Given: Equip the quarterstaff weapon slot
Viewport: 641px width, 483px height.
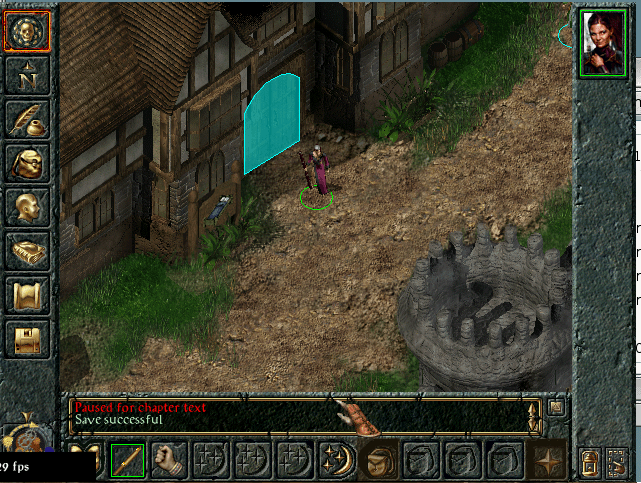Looking at the screenshot, I should tap(127, 460).
